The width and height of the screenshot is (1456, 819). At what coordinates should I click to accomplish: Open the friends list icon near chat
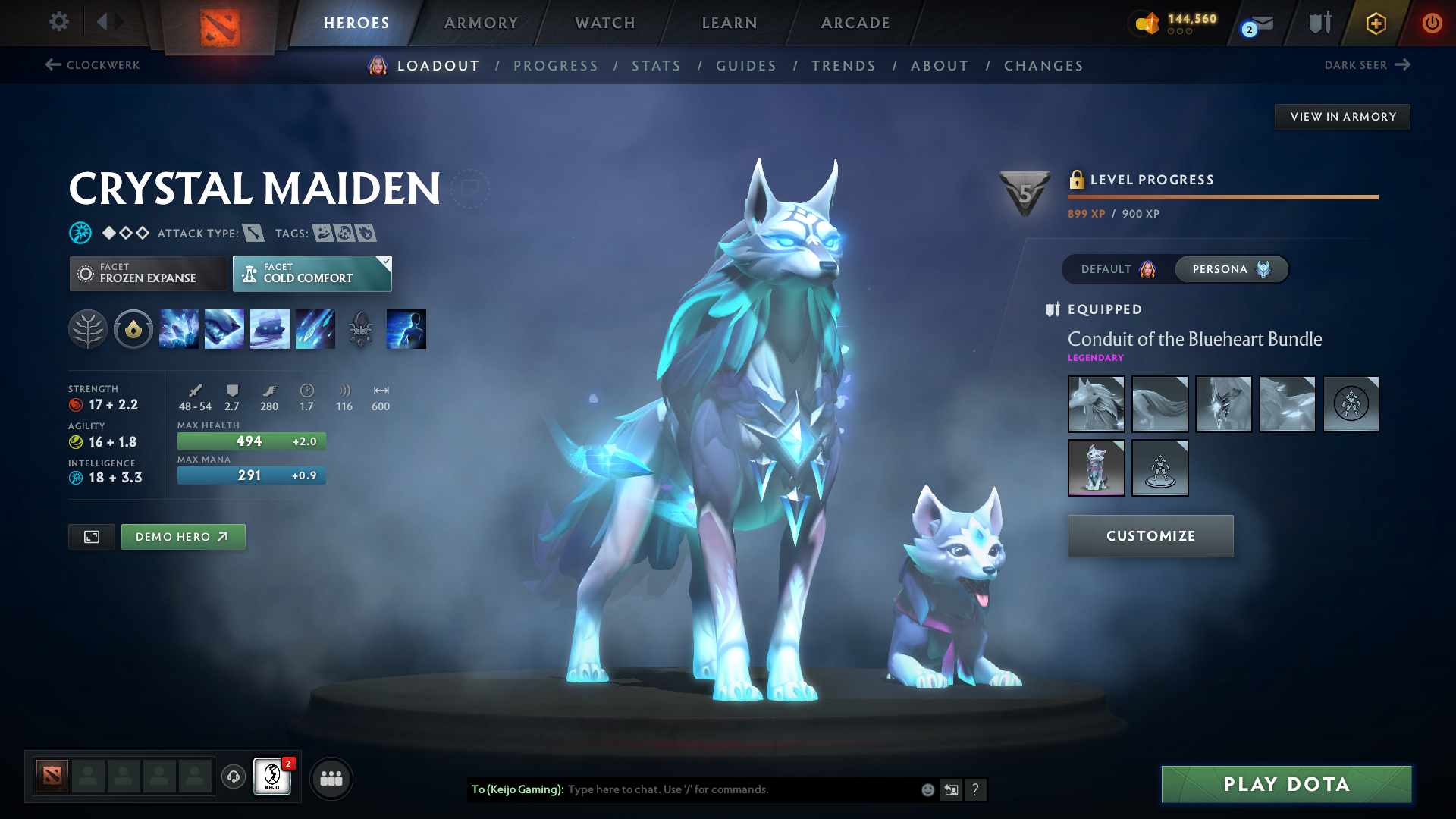point(331,778)
